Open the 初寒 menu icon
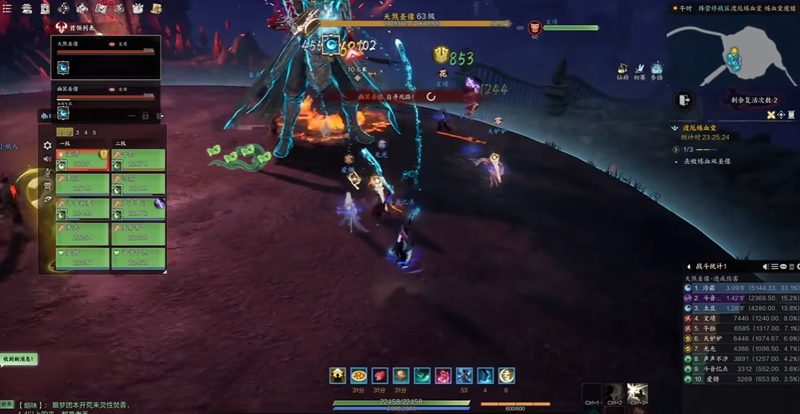Image resolution: width=800 pixels, height=414 pixels. click(640, 70)
